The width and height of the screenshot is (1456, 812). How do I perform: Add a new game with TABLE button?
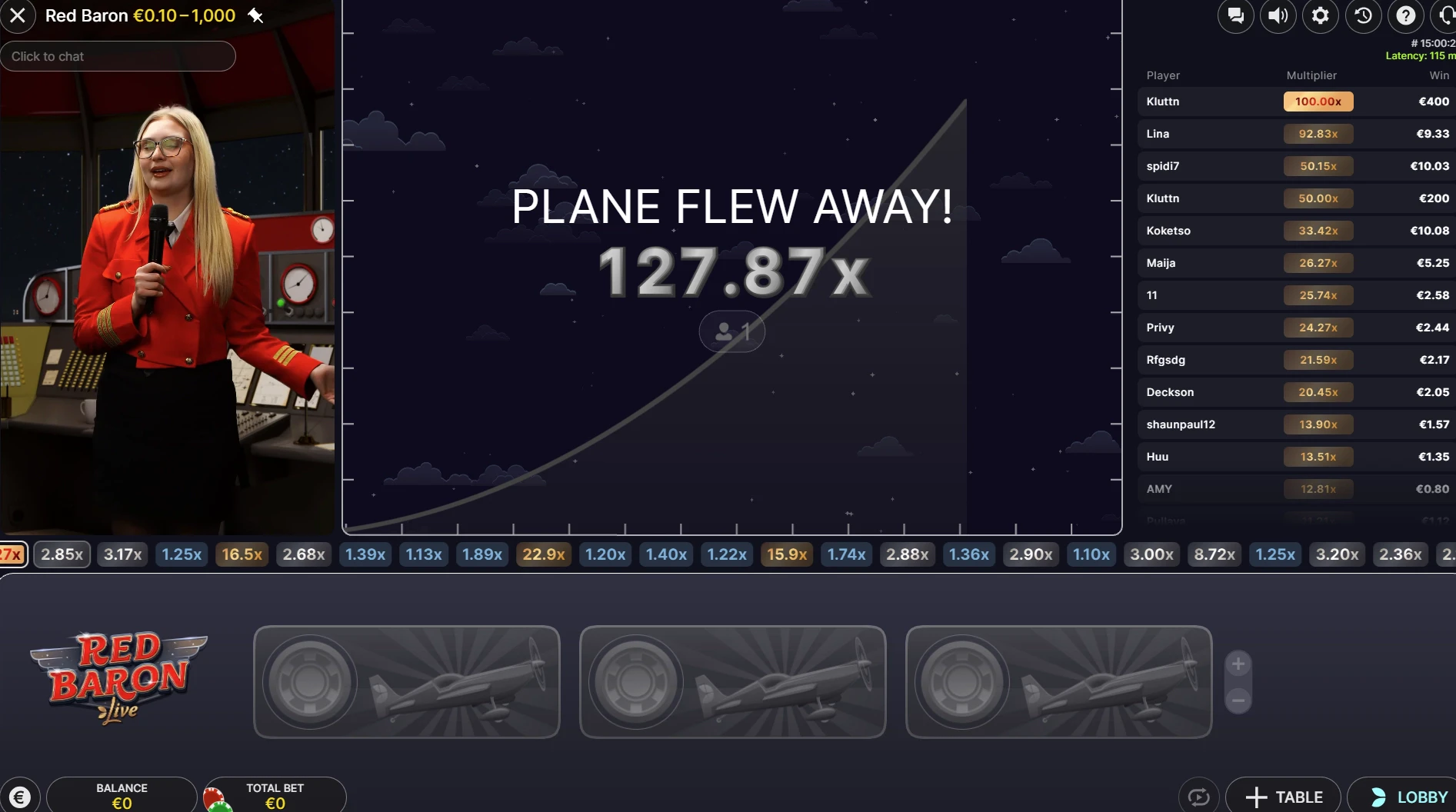click(x=1282, y=797)
